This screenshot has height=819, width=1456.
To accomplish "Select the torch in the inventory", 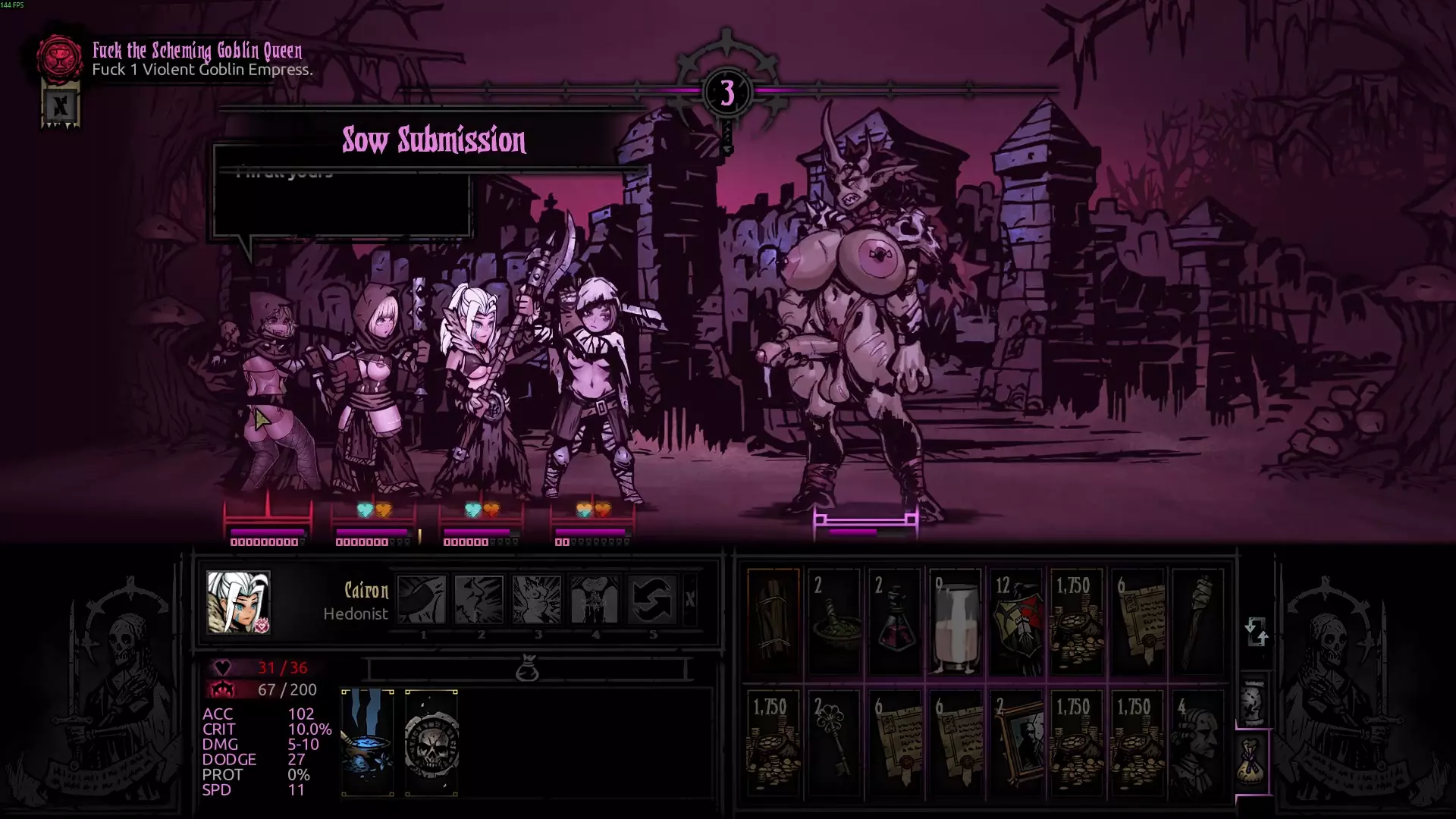I will pos(1198,622).
